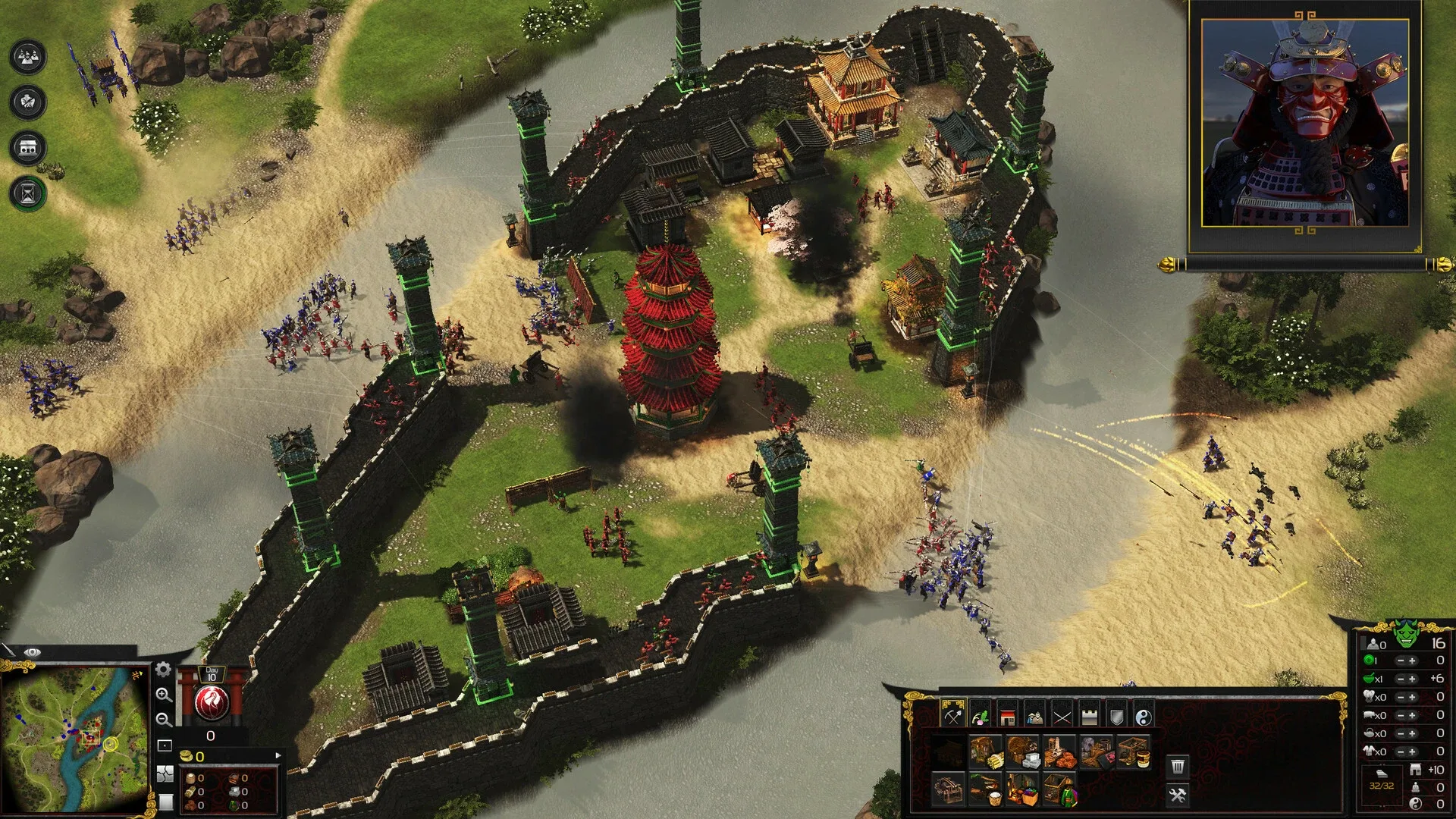The image size is (1456, 819).
Task: Open the yin-yang tab
Action: (1144, 715)
